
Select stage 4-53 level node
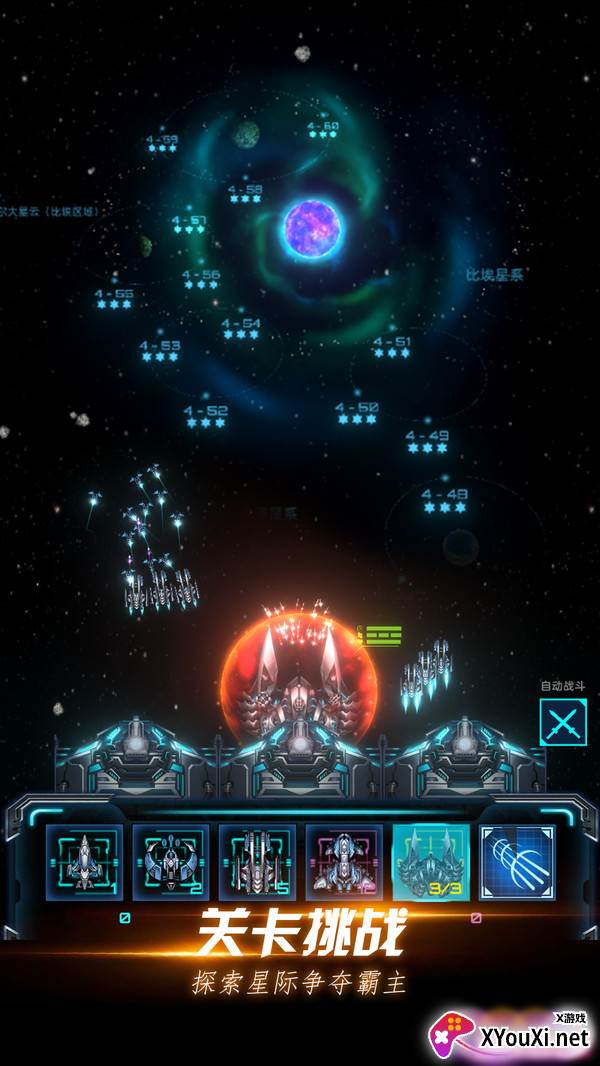160,351
